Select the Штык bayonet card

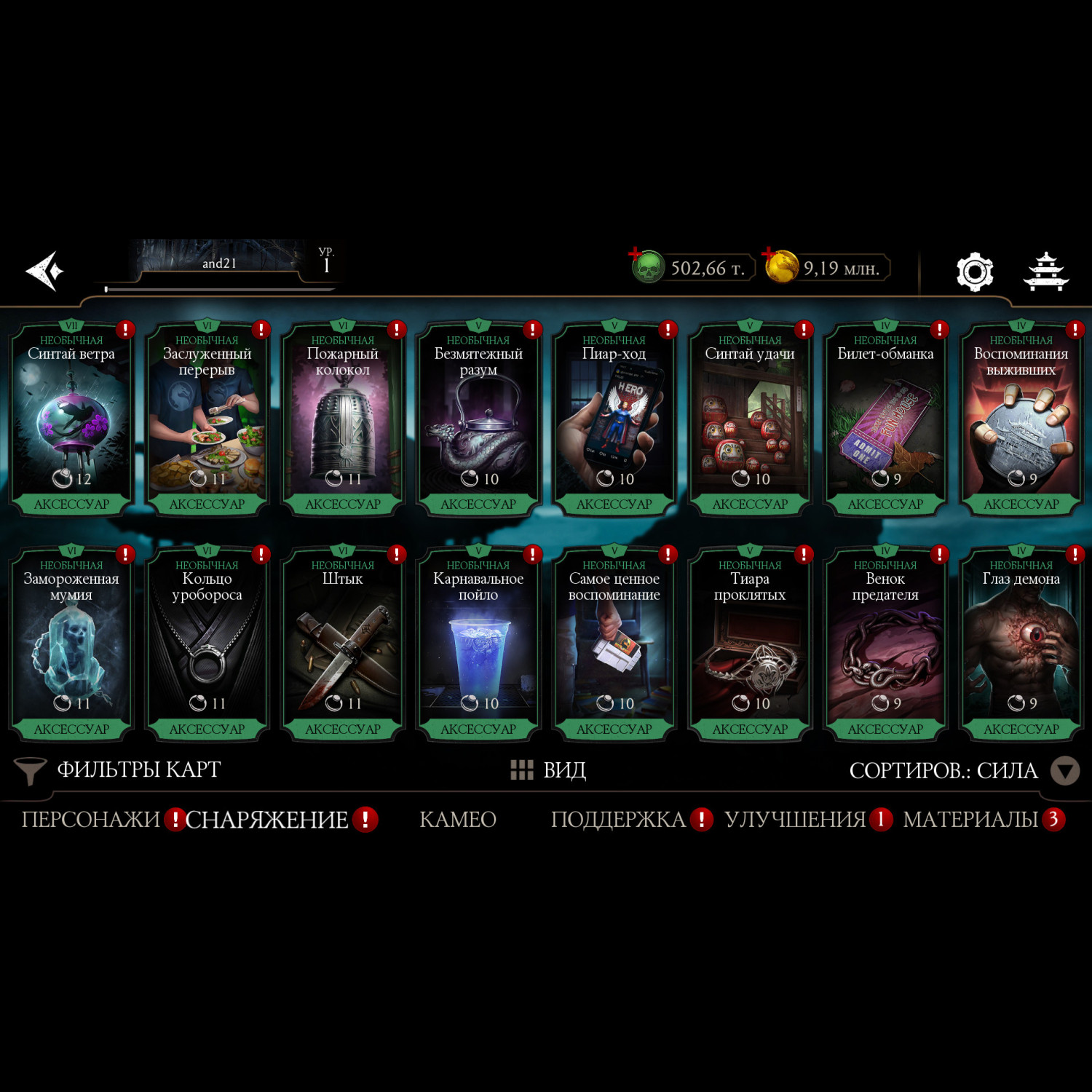(x=343, y=645)
